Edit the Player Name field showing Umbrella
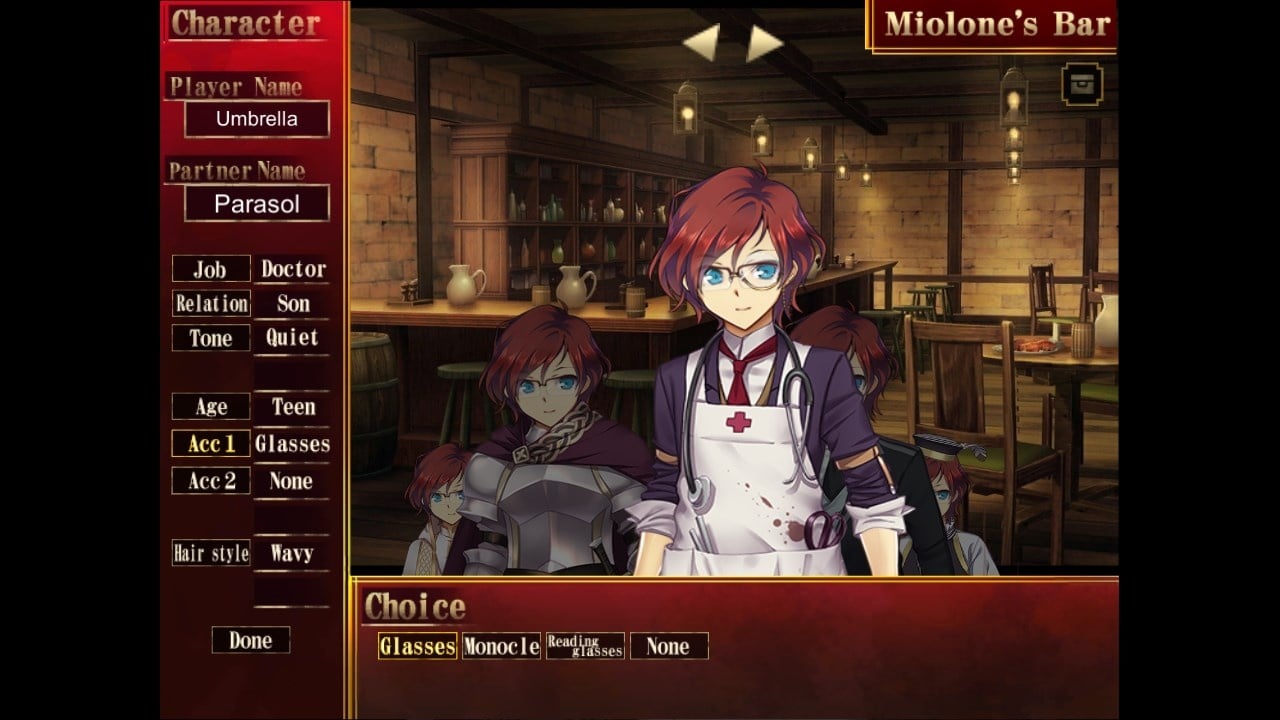The width and height of the screenshot is (1280, 720). click(x=257, y=119)
